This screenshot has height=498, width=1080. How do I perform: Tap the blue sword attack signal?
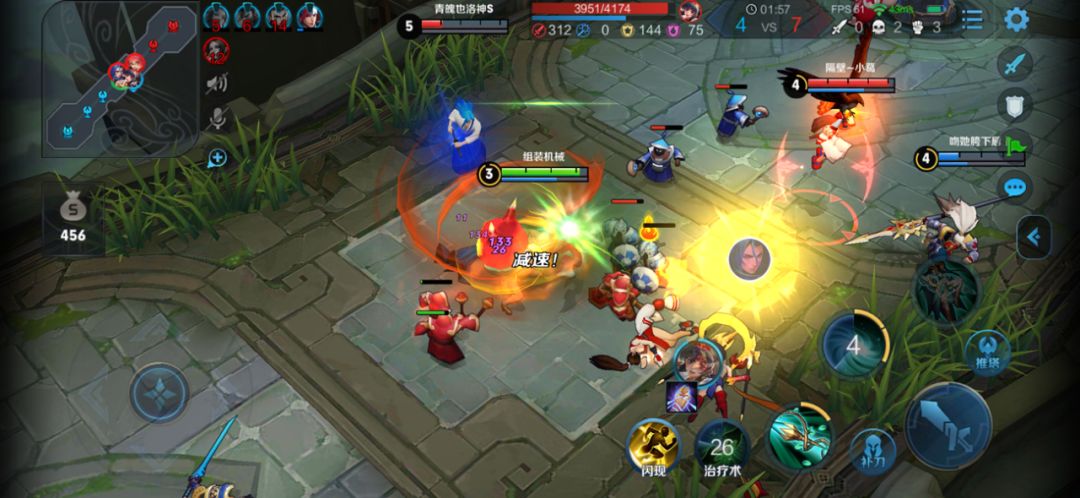[x=1015, y=65]
